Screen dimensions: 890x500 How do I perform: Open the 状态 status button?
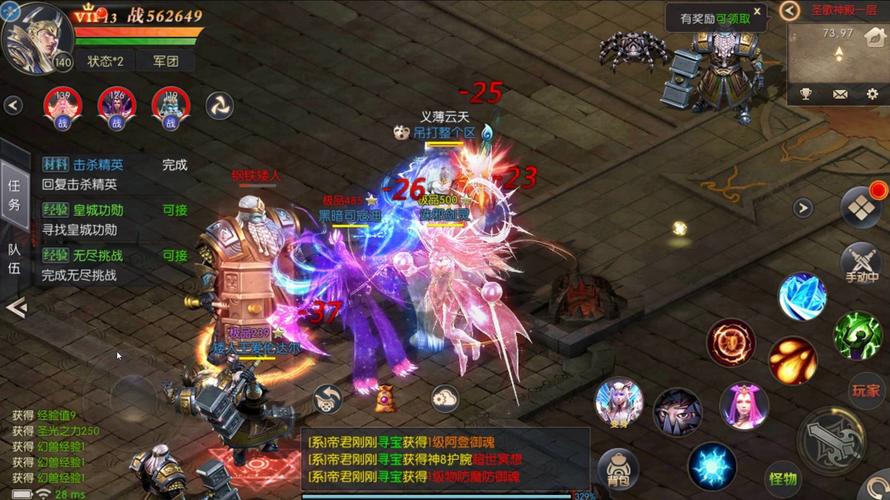pyautogui.click(x=104, y=61)
